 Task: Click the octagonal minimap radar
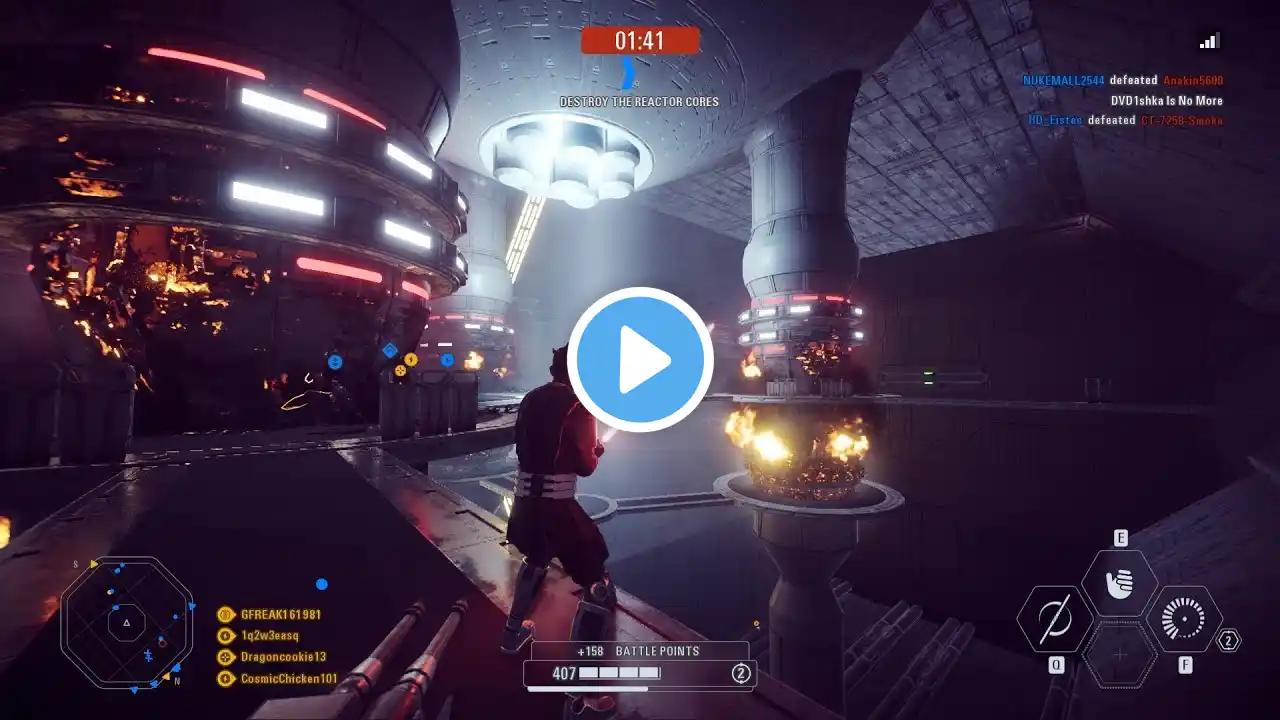pos(127,623)
